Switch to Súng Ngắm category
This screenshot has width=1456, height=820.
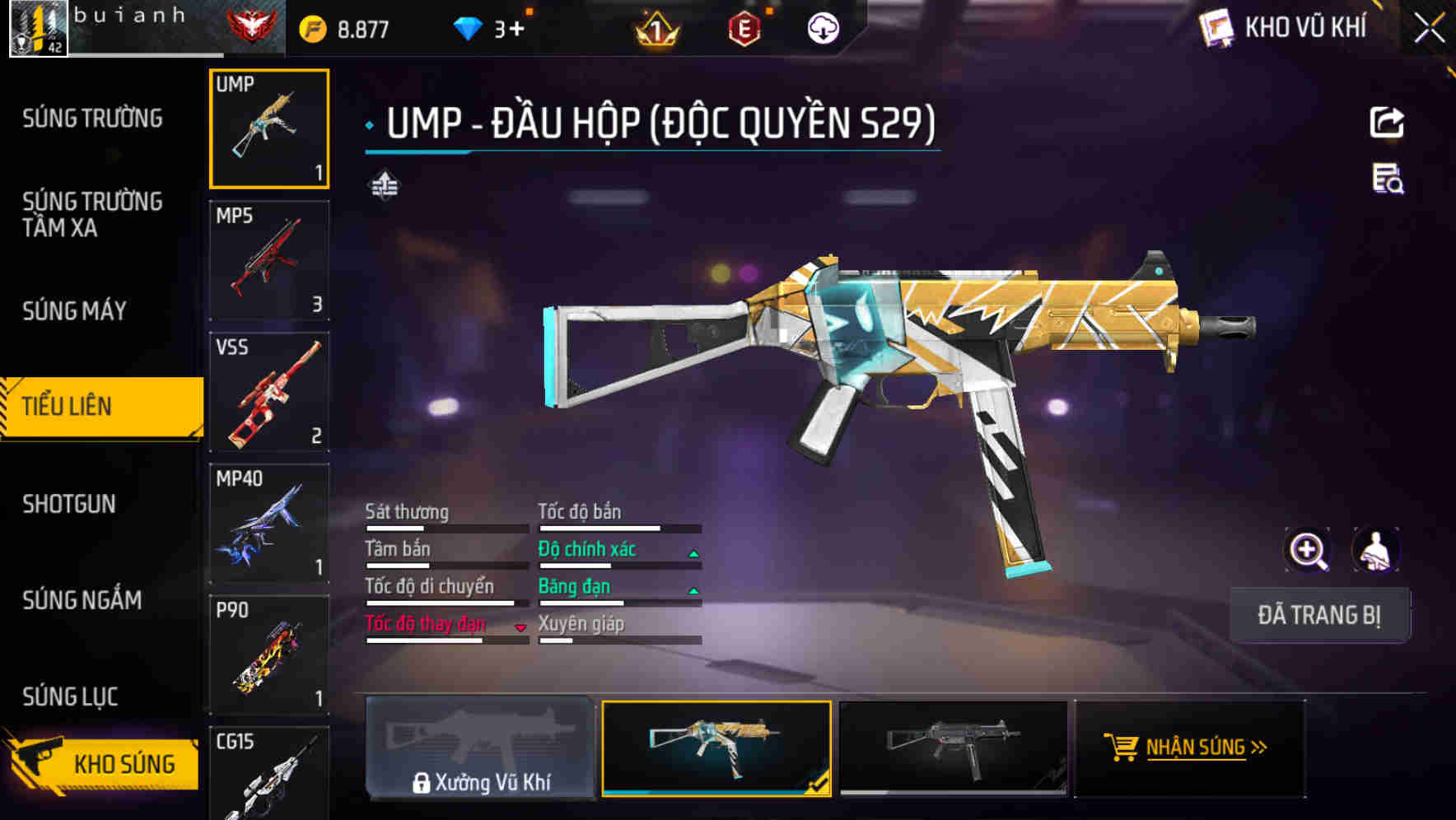(x=82, y=600)
